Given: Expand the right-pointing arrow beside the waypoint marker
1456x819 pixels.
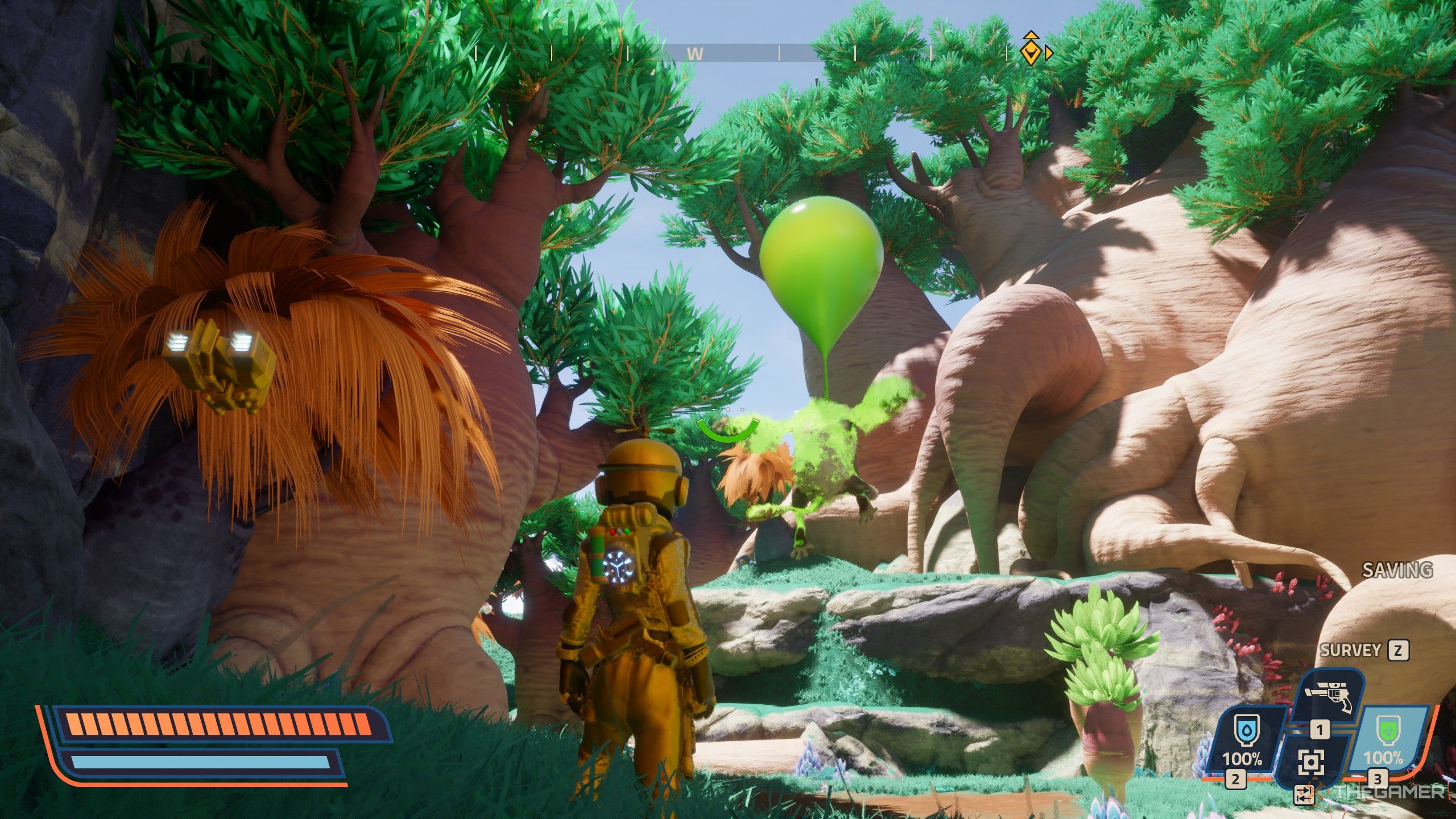Looking at the screenshot, I should (1049, 53).
